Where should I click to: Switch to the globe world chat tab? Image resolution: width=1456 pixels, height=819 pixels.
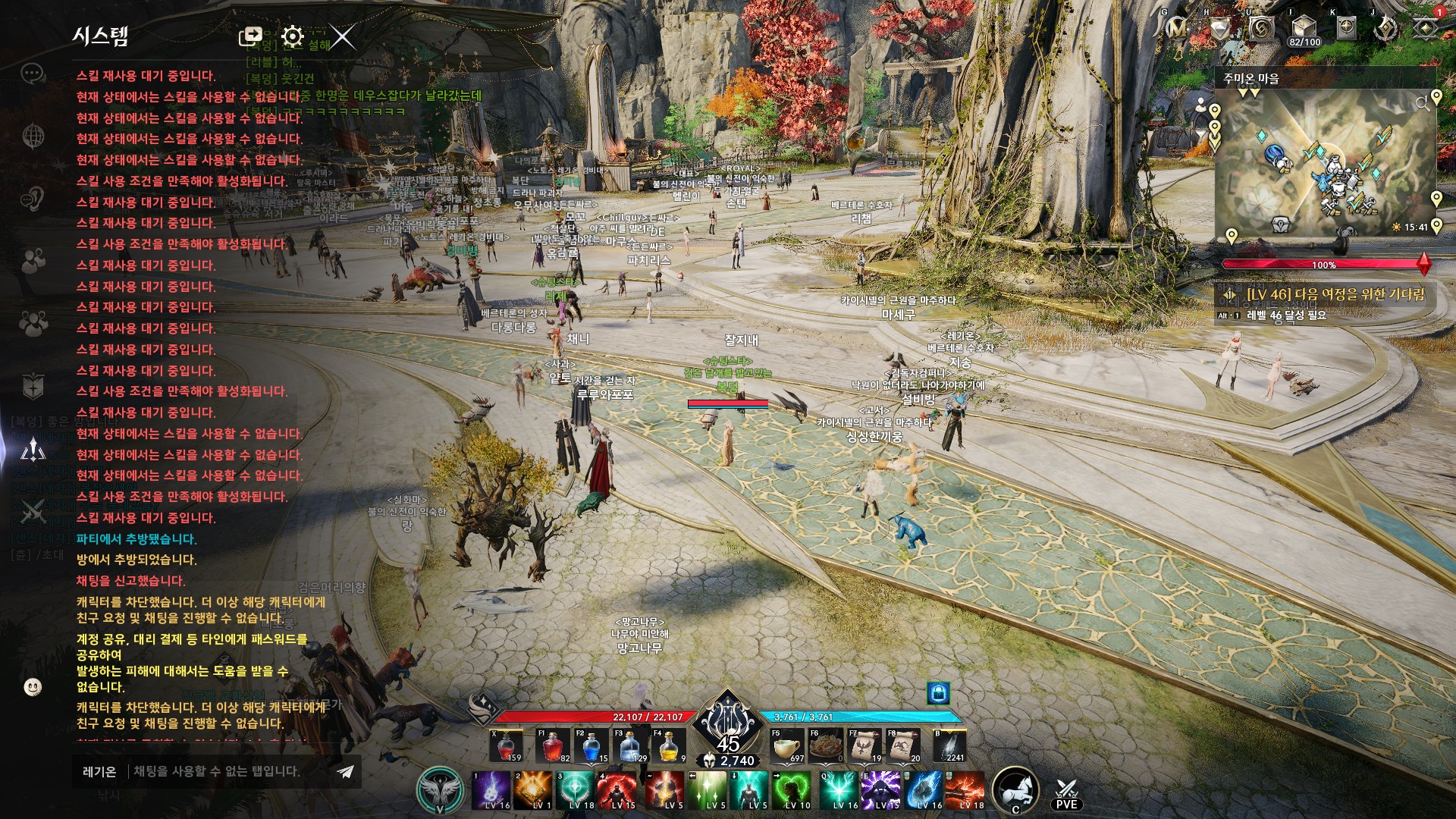tap(33, 136)
